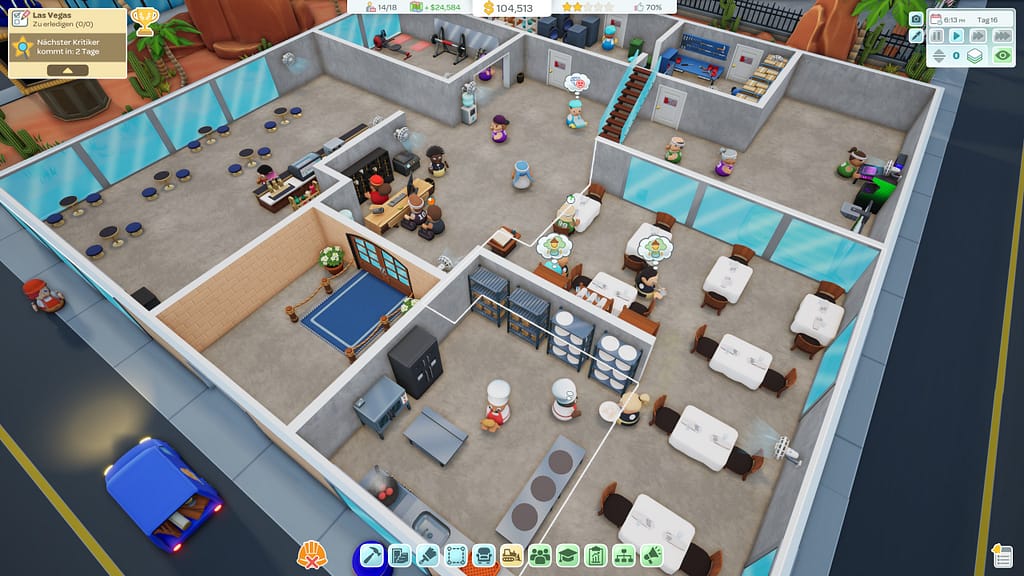Open the gold trophy achievements
The width and height of the screenshot is (1024, 576).
(144, 21)
